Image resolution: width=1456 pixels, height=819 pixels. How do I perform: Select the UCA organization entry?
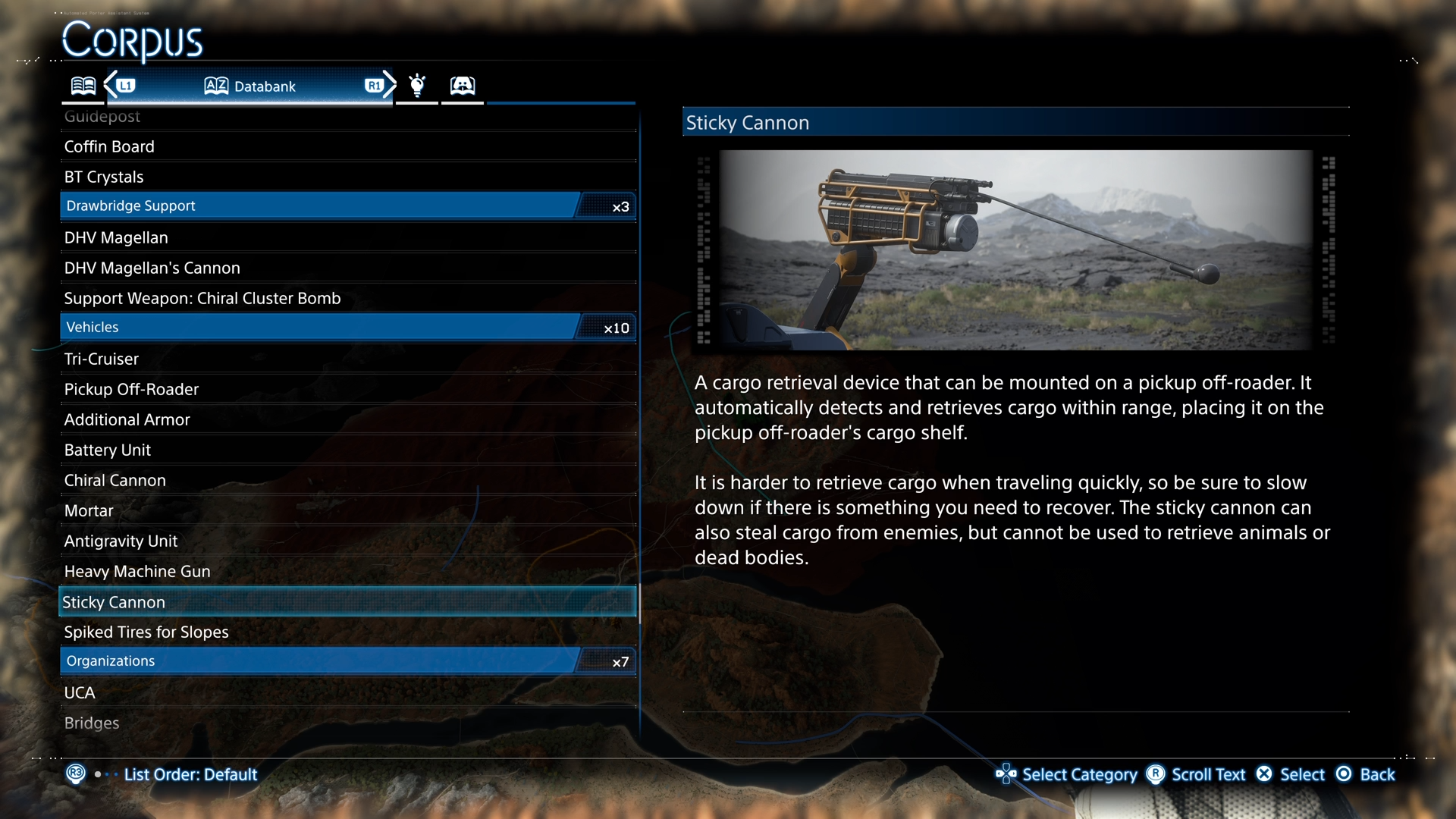pos(80,692)
